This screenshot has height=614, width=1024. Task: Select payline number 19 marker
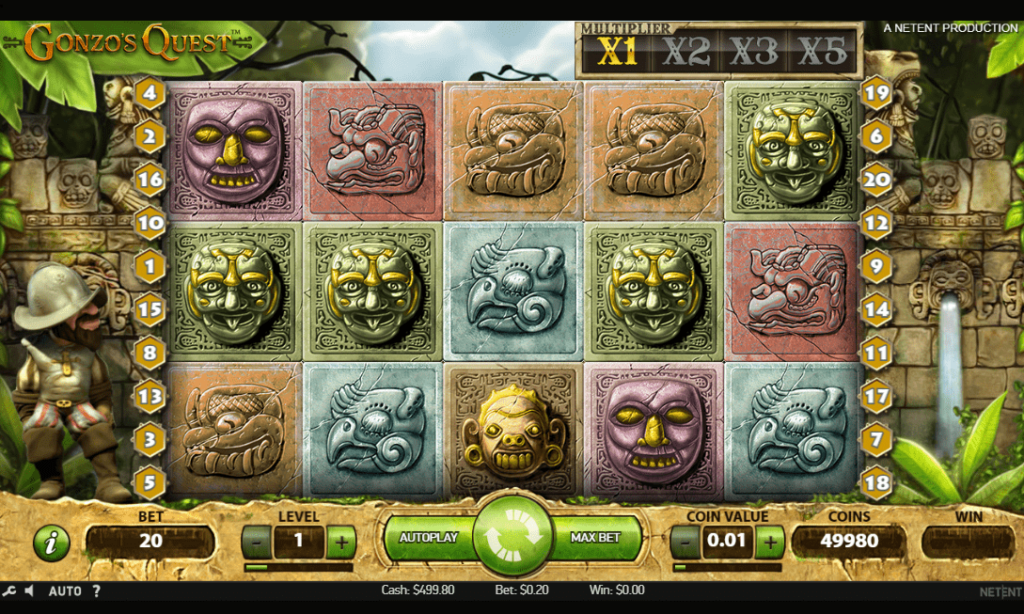(x=876, y=94)
